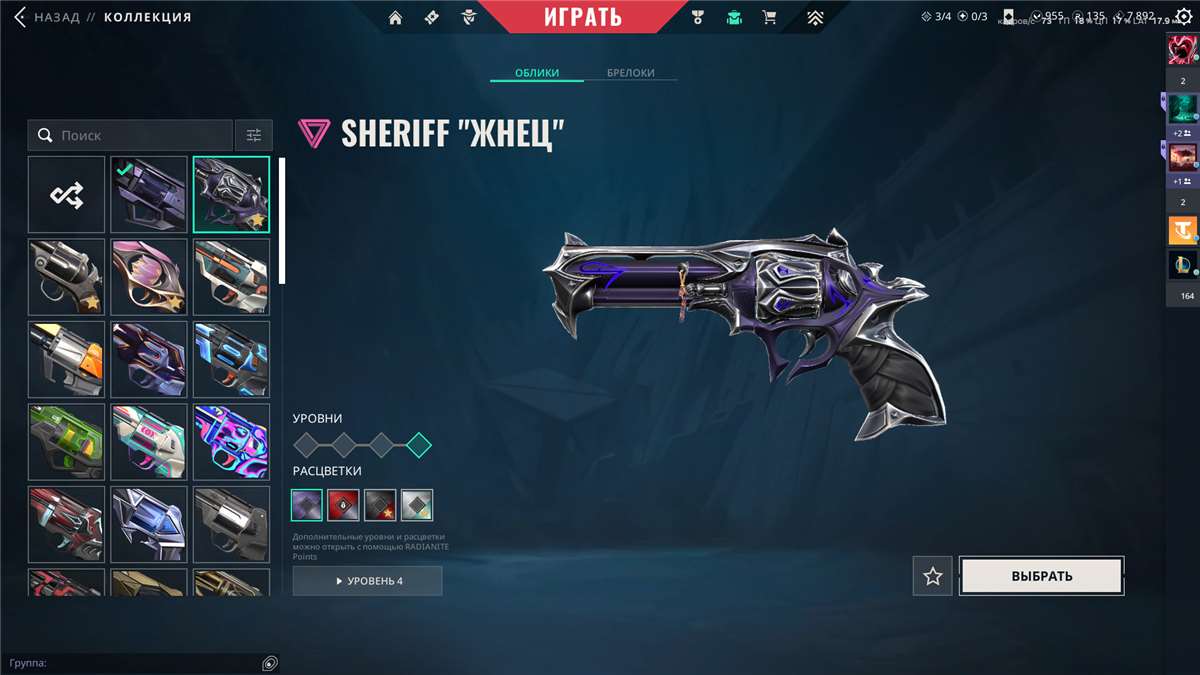Start a match with ИГРАТЬ
The height and width of the screenshot is (675, 1200).
pos(583,17)
